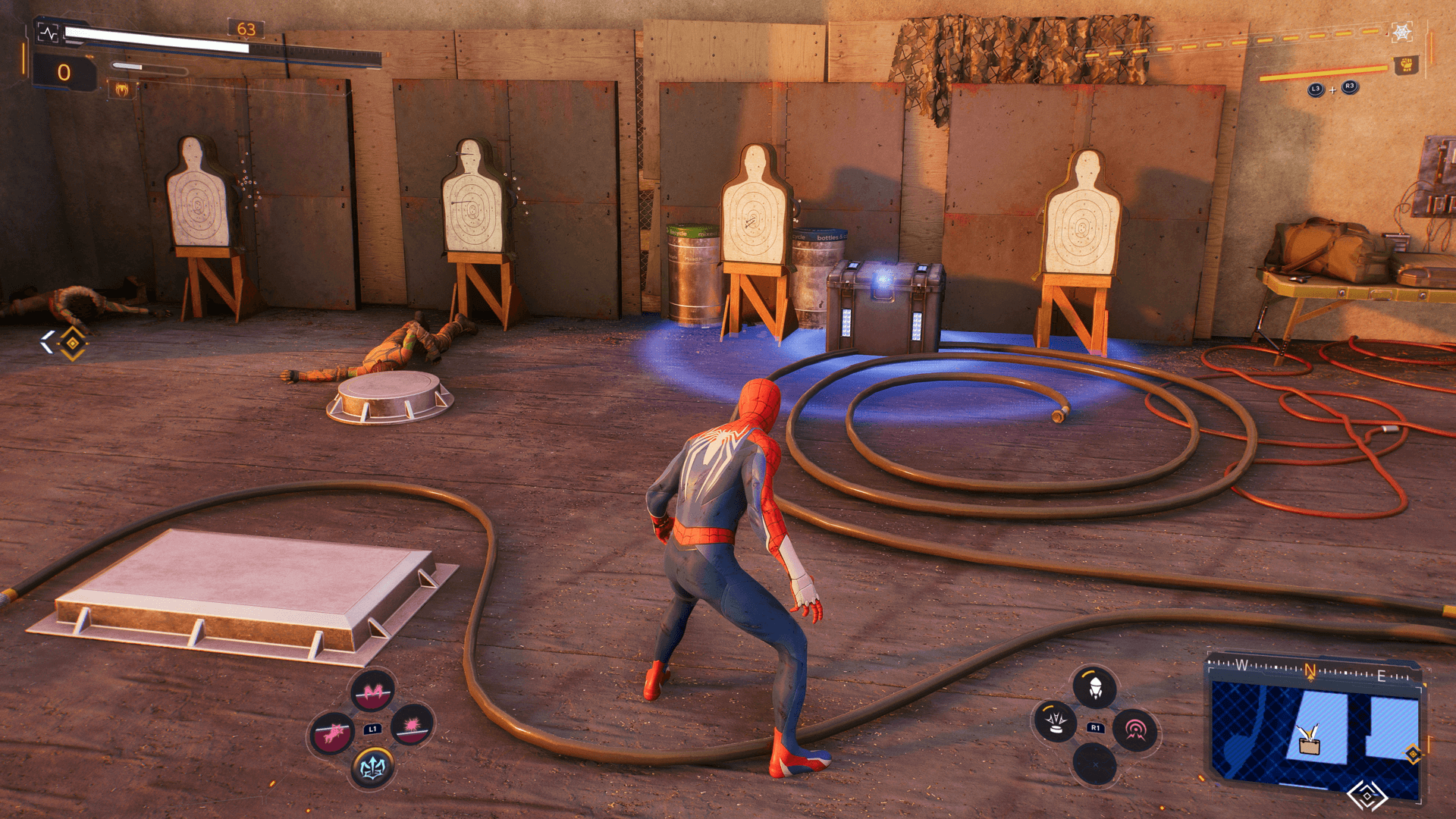Click the orange spider emblem icon

click(x=121, y=90)
